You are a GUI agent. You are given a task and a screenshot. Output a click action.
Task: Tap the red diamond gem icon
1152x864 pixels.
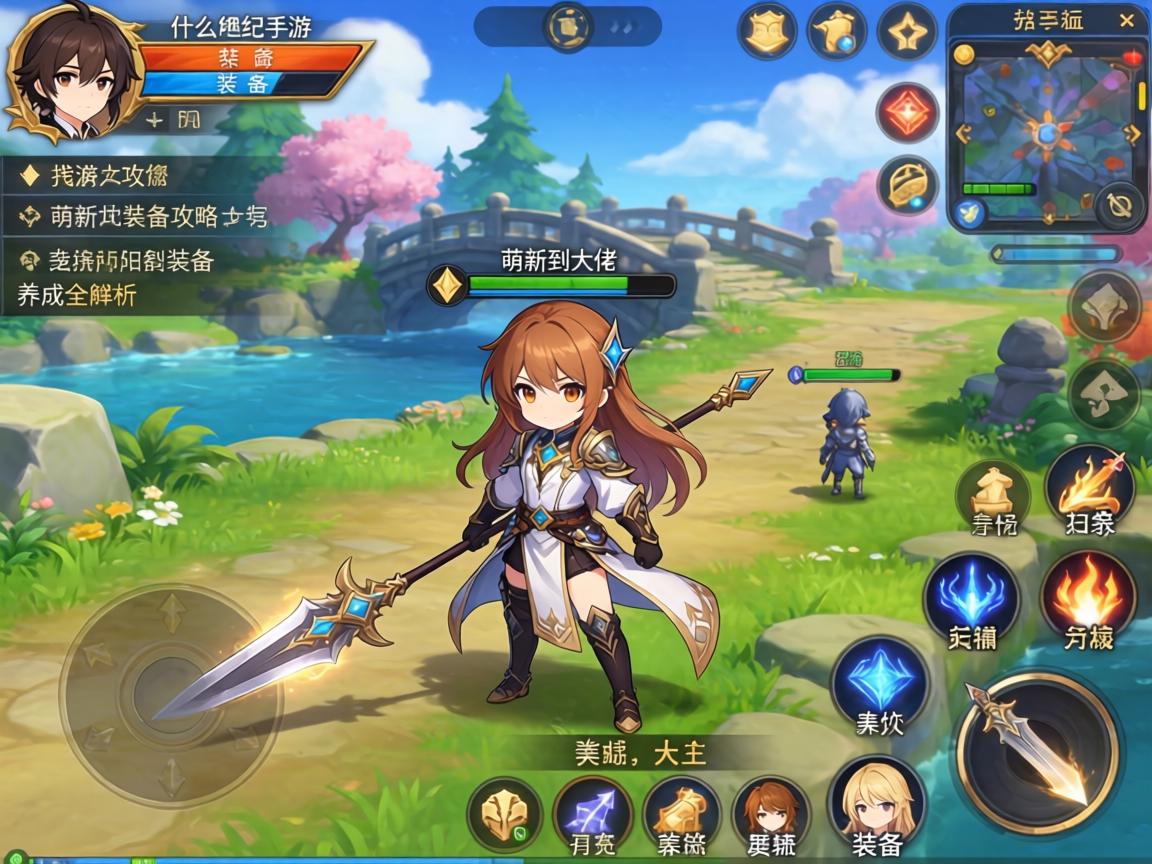click(x=907, y=112)
